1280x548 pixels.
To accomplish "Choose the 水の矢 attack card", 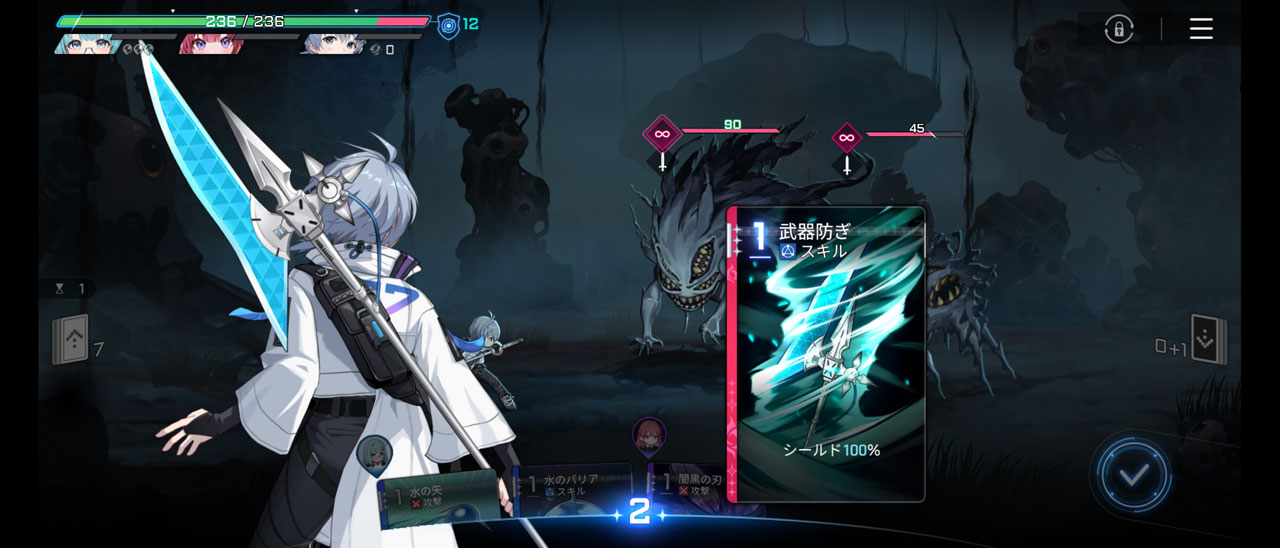I will click(438, 494).
